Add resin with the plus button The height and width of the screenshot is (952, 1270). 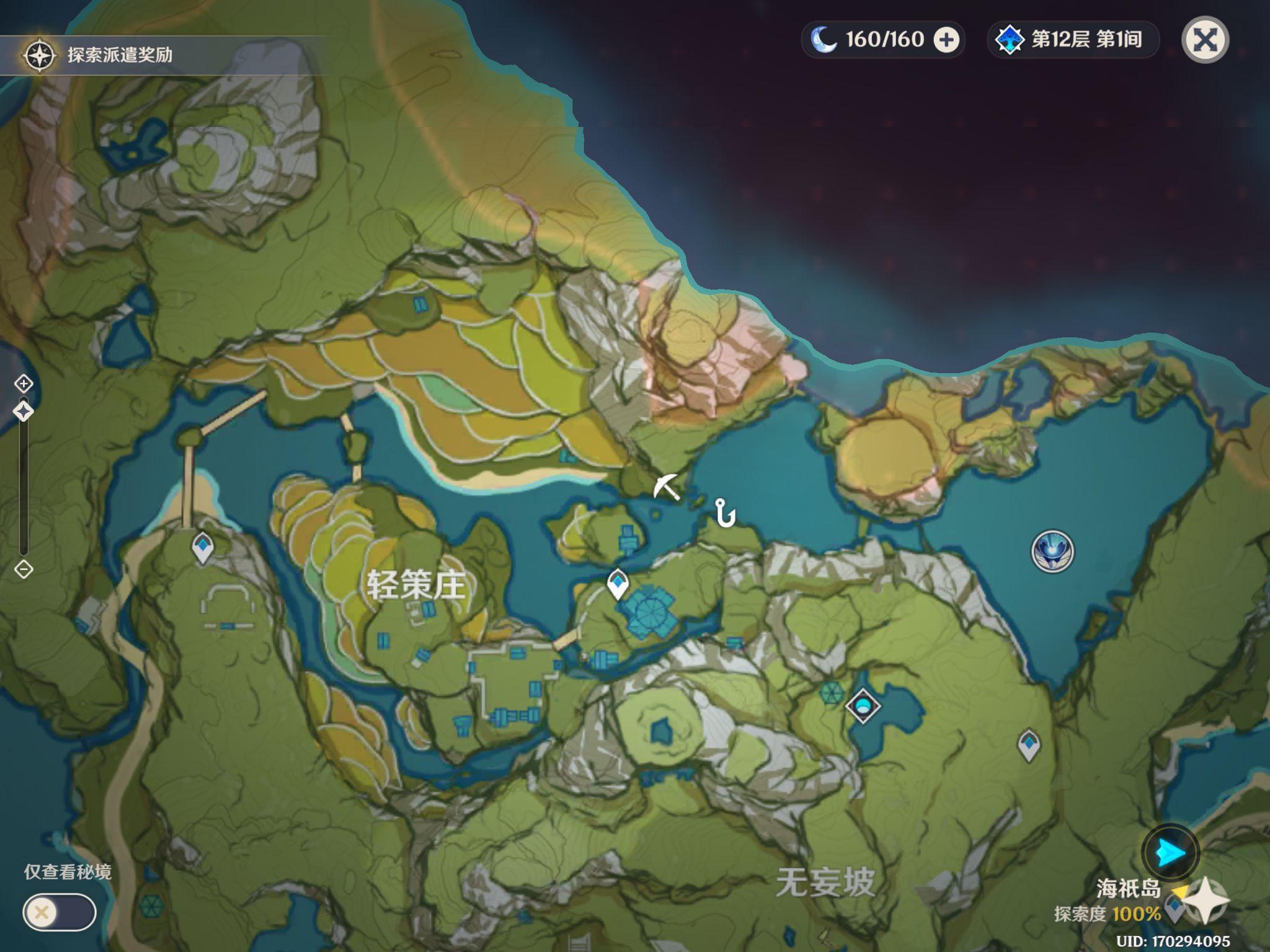946,40
